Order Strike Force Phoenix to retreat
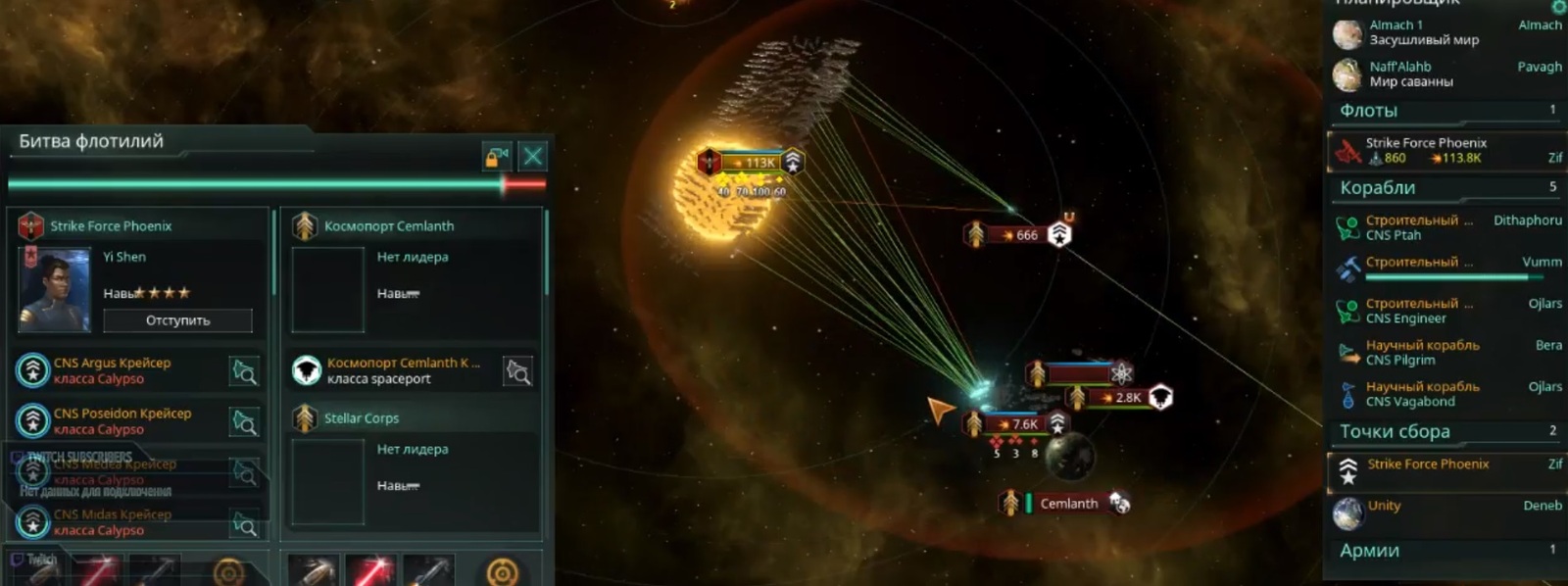Viewport: 1568px width, 586px height. coord(177,320)
